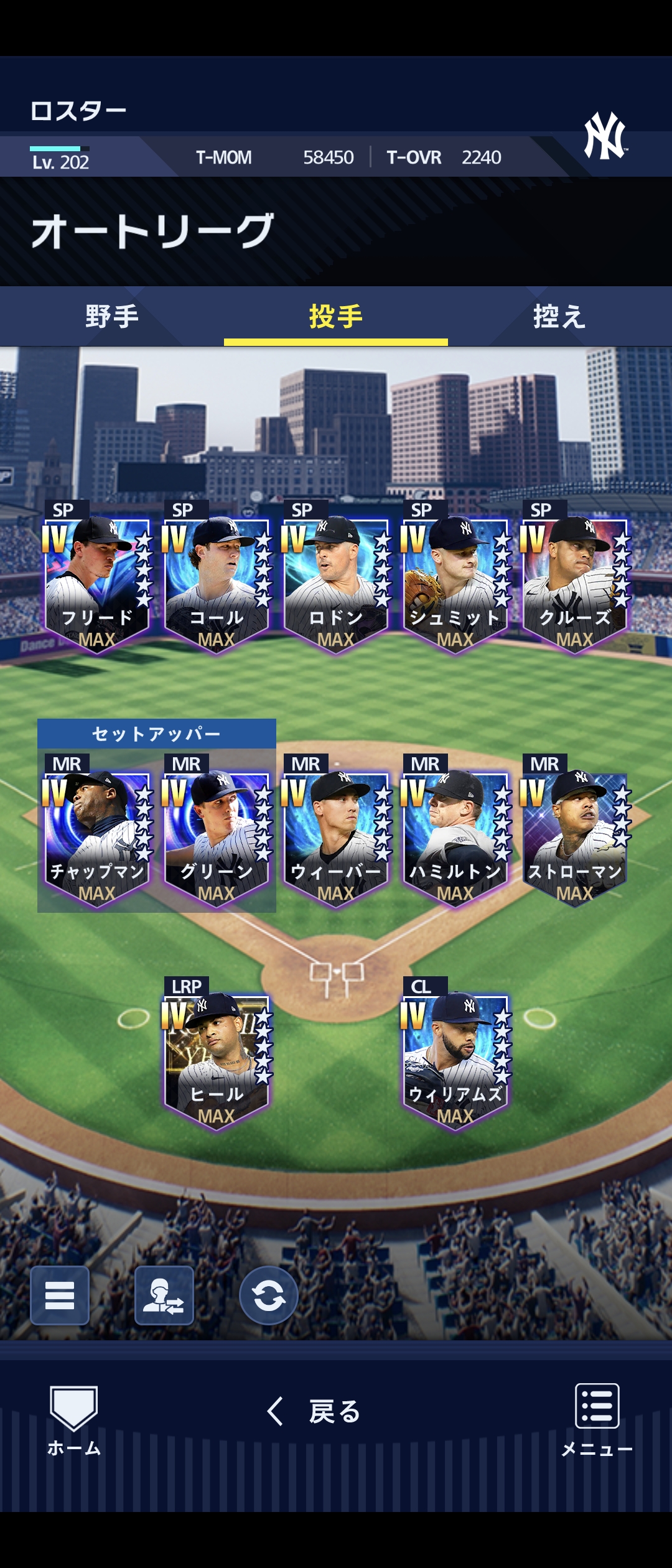Open the three-line list button
This screenshot has width=672, height=1568.
[x=60, y=1295]
